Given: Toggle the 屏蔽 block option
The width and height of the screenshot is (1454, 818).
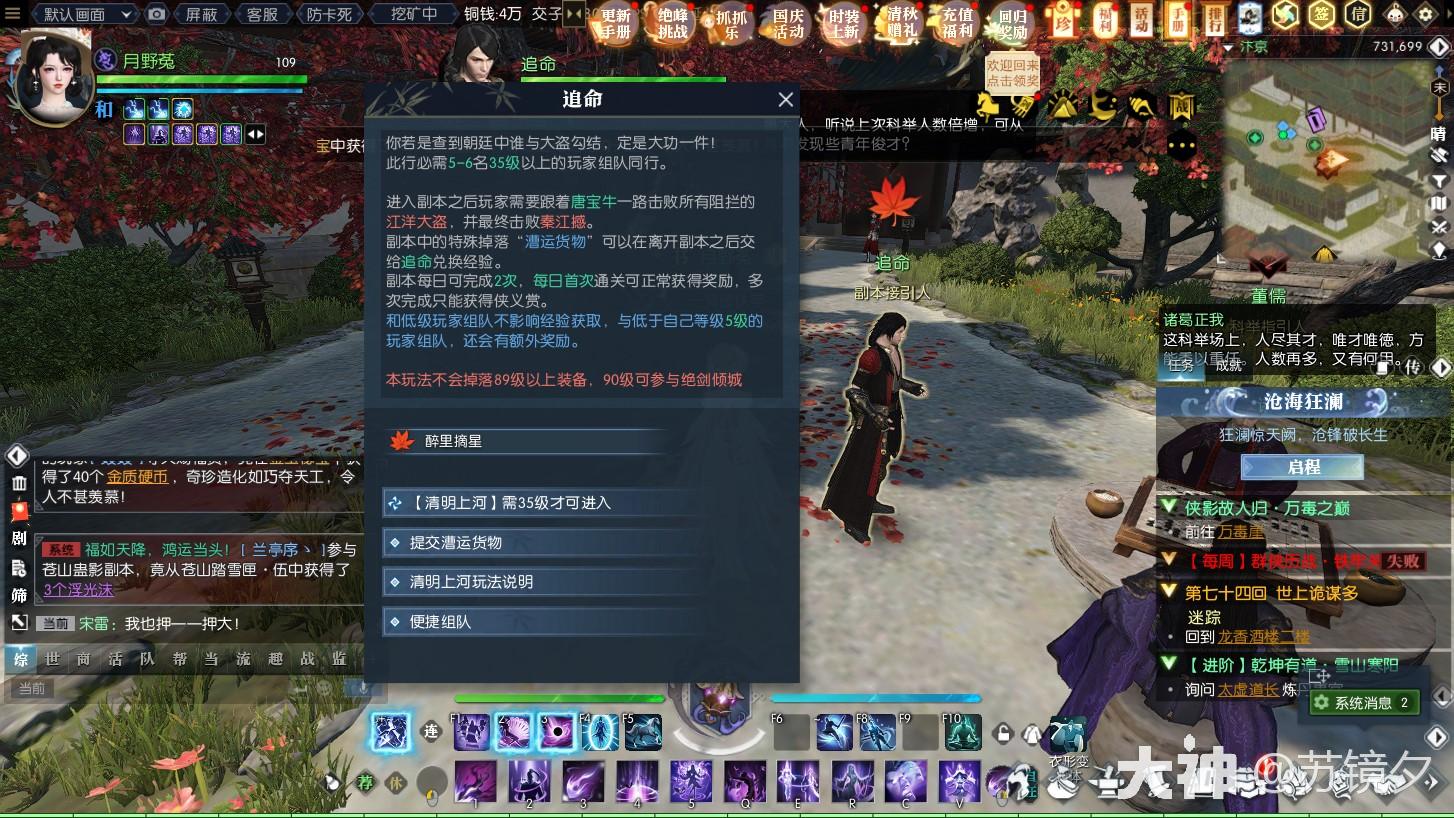Looking at the screenshot, I should pos(201,14).
